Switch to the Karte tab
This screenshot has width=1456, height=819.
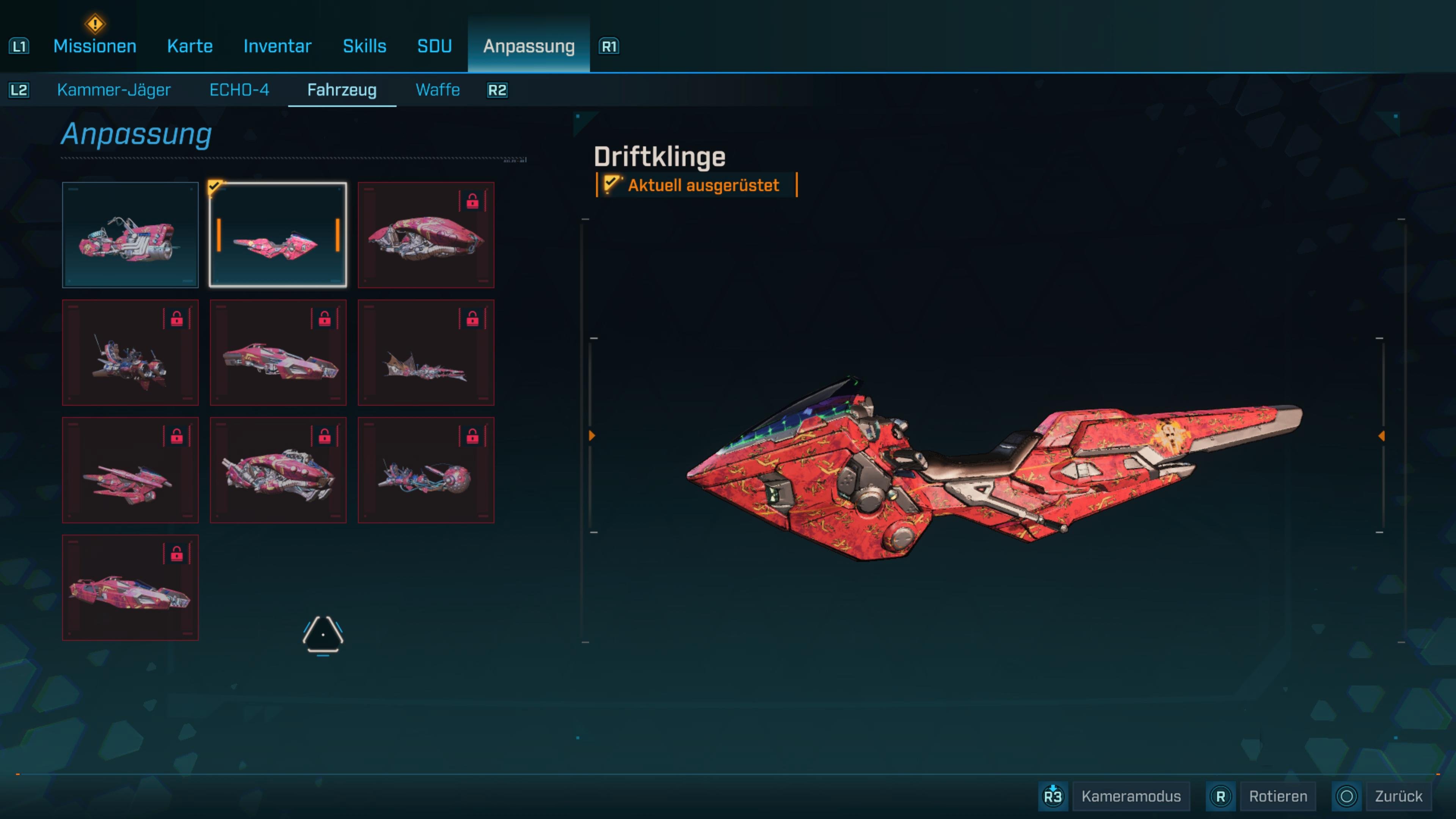189,46
